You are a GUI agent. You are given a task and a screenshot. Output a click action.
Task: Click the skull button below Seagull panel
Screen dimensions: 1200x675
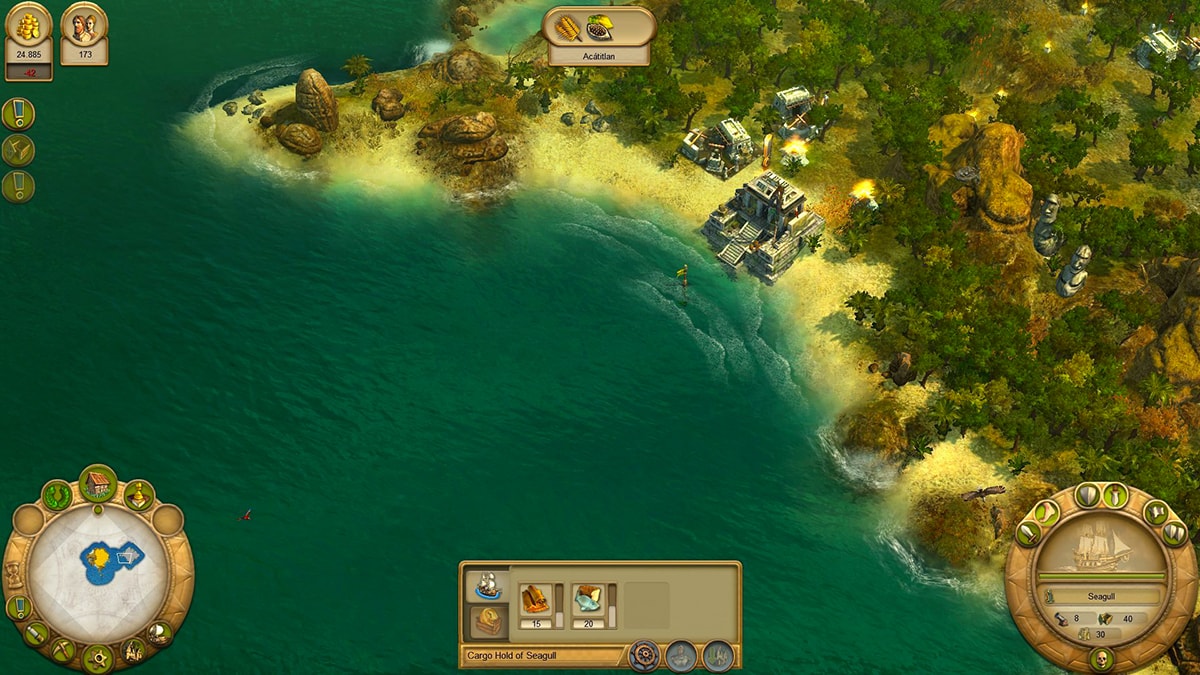click(x=1101, y=659)
